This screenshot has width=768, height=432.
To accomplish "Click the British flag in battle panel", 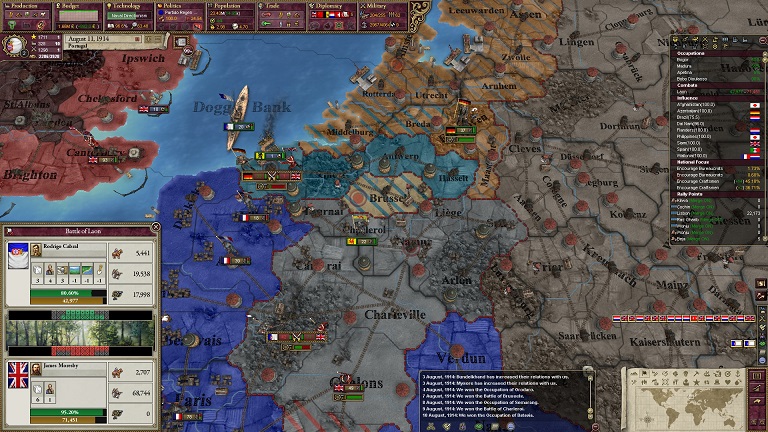I will (x=18, y=377).
